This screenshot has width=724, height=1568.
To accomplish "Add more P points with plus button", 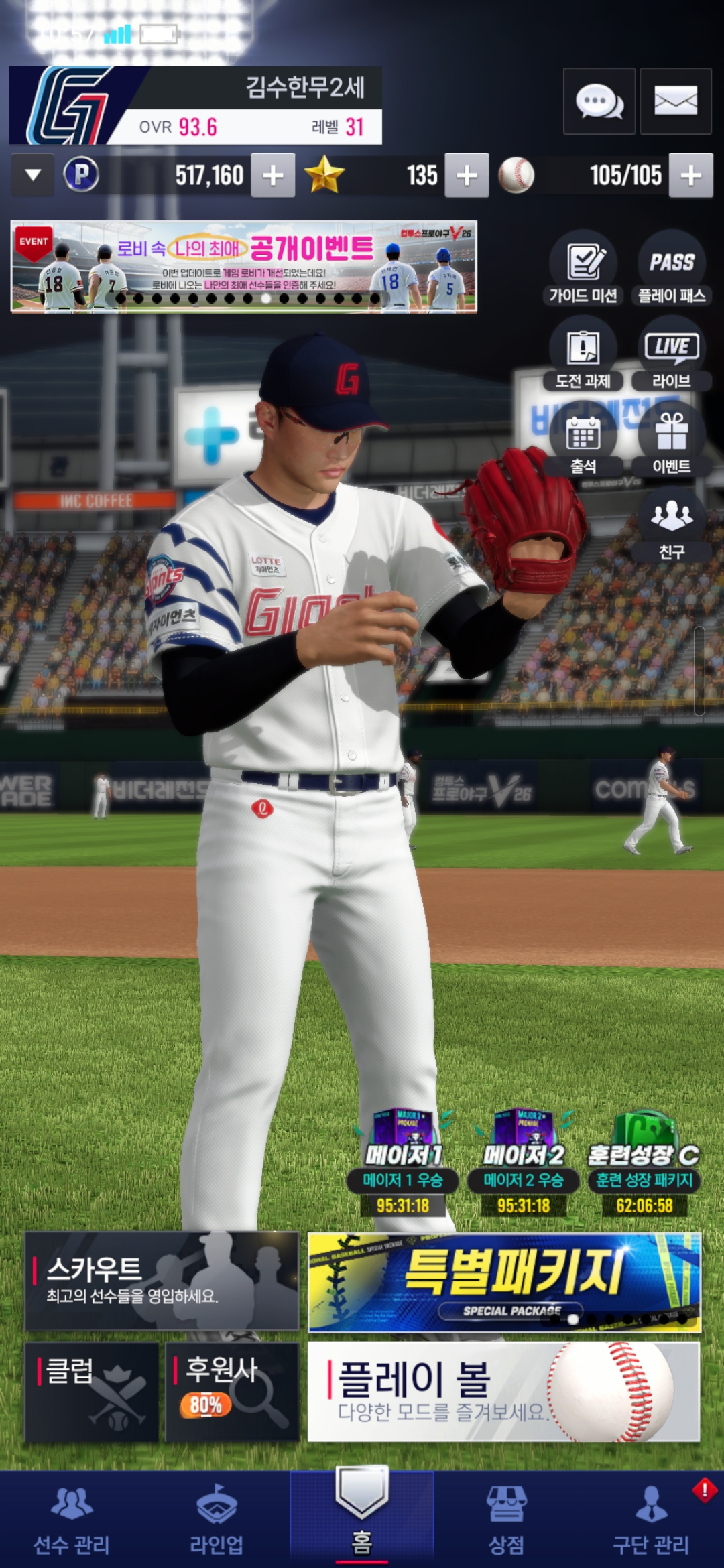I will [x=273, y=176].
